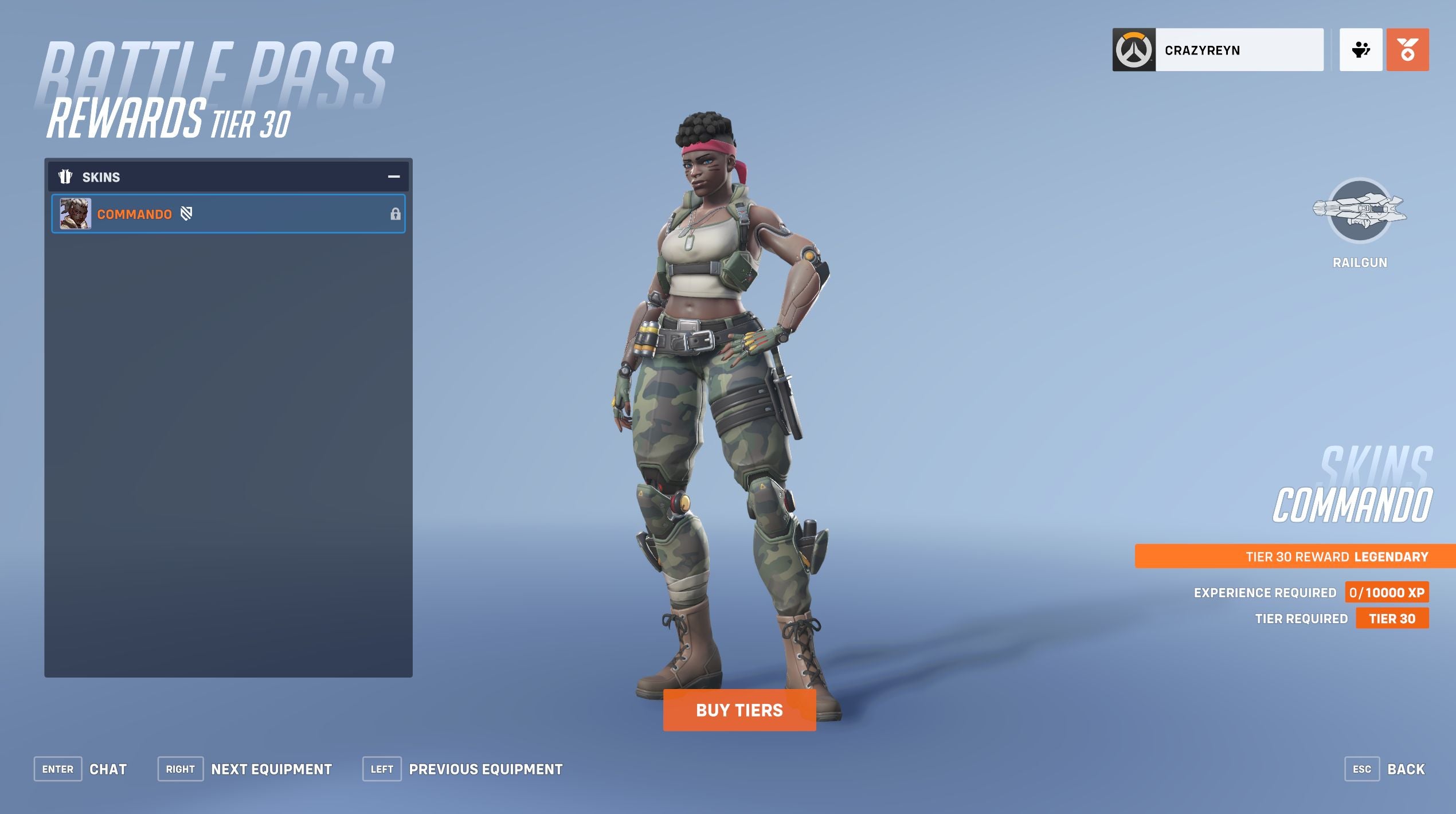Click the shield emblem beside COMMANDO
Image resolution: width=1456 pixels, height=814 pixels.
click(186, 213)
